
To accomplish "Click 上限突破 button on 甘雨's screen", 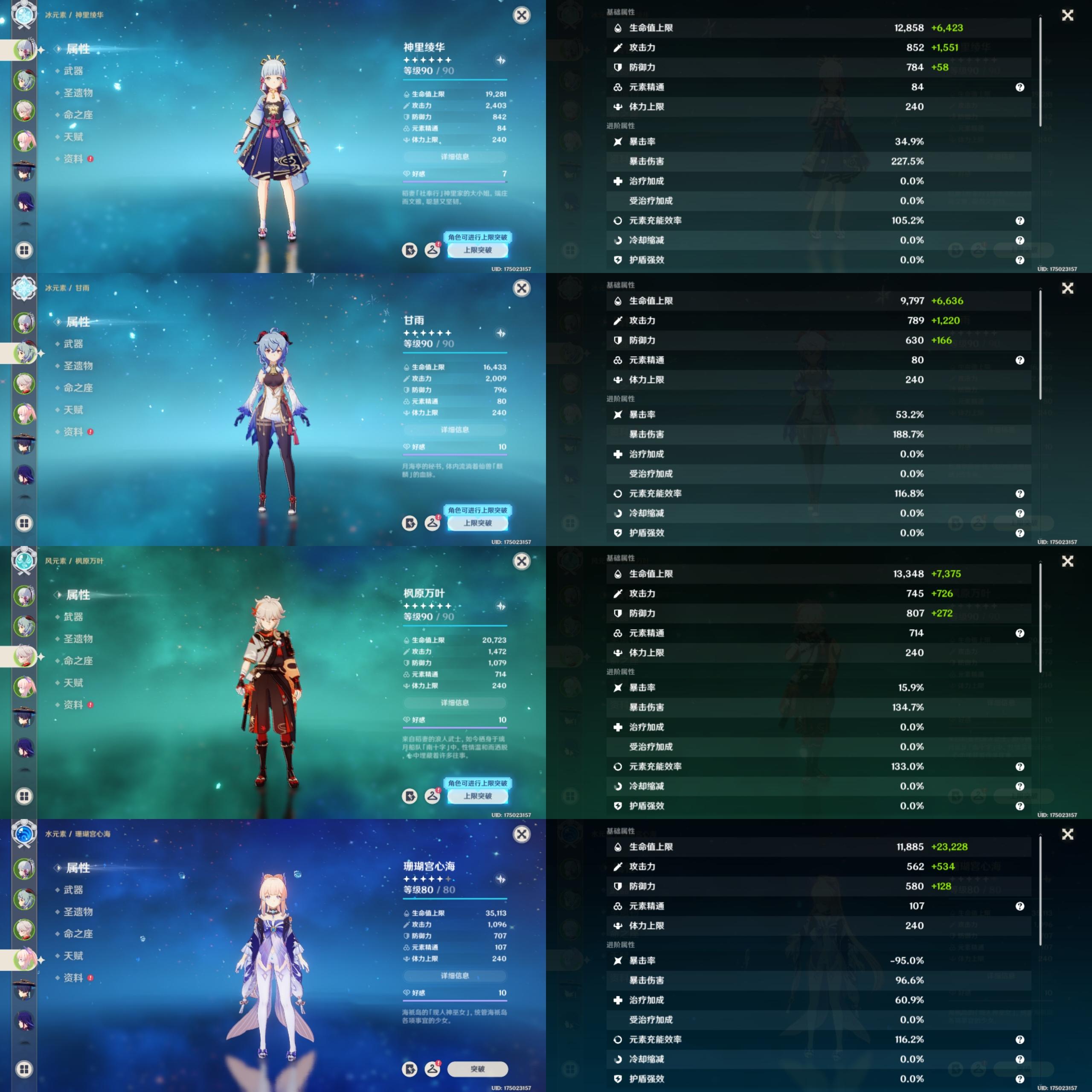I will click(477, 523).
